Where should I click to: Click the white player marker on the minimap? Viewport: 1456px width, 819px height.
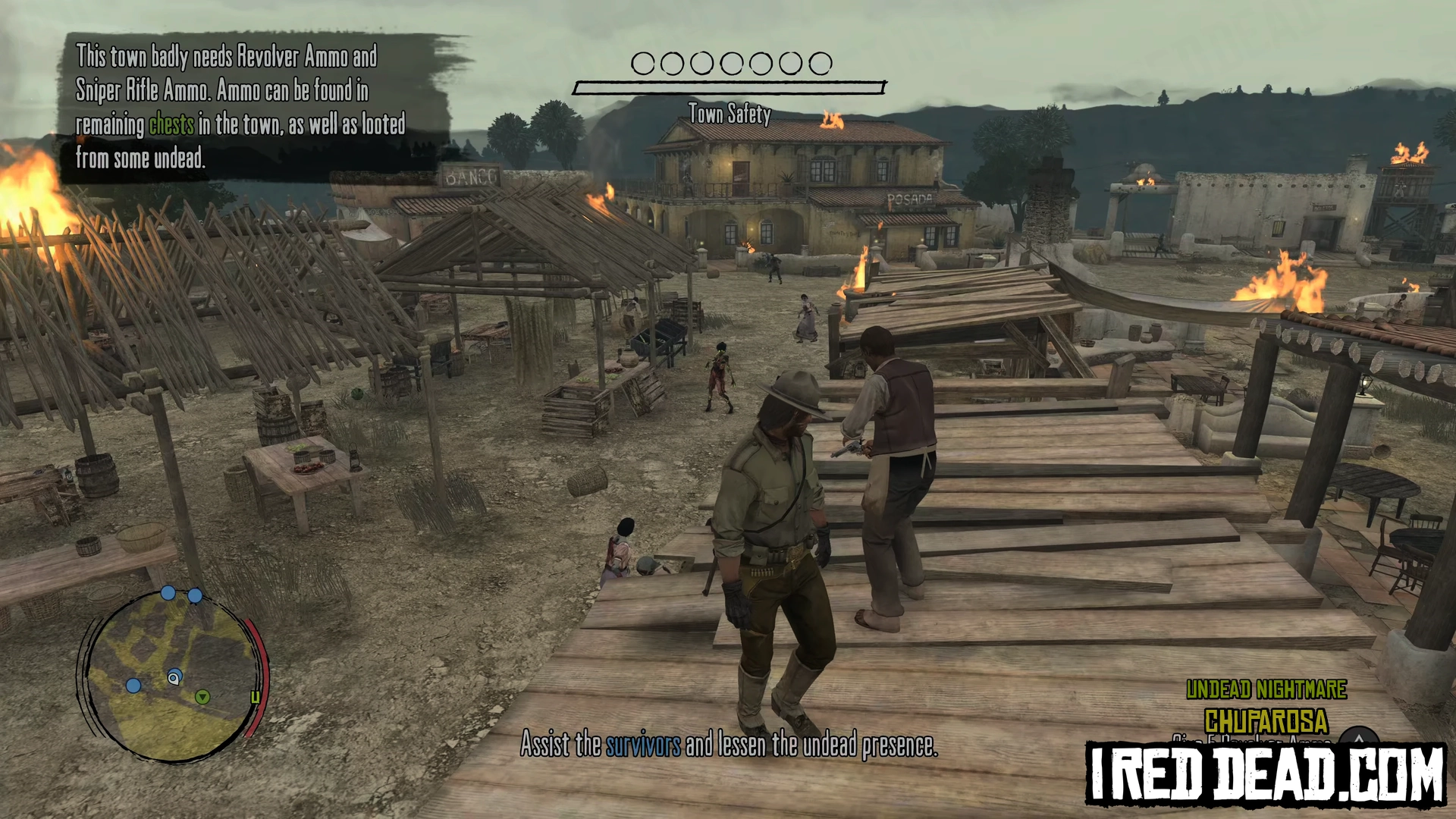tap(174, 677)
